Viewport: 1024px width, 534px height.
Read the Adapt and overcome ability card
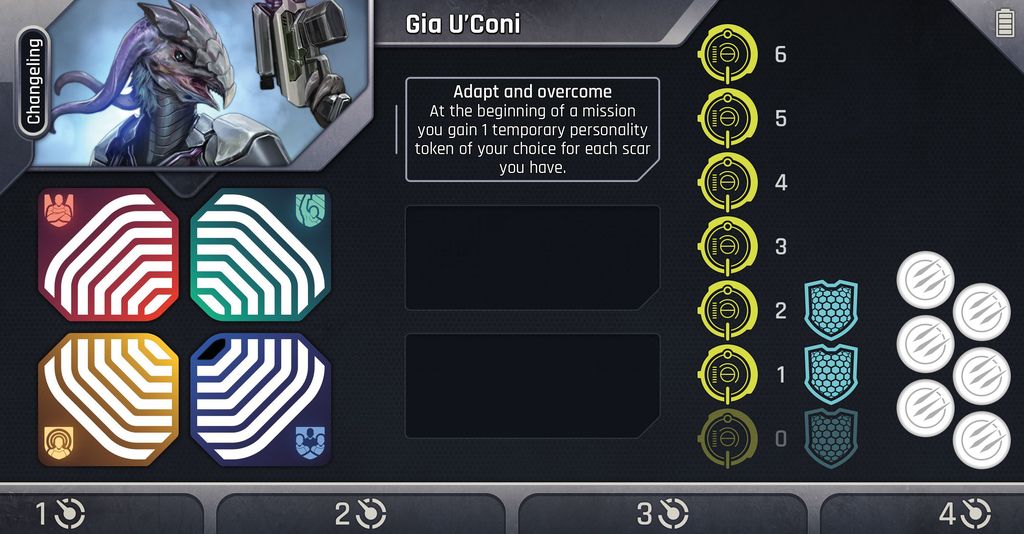pos(532,130)
